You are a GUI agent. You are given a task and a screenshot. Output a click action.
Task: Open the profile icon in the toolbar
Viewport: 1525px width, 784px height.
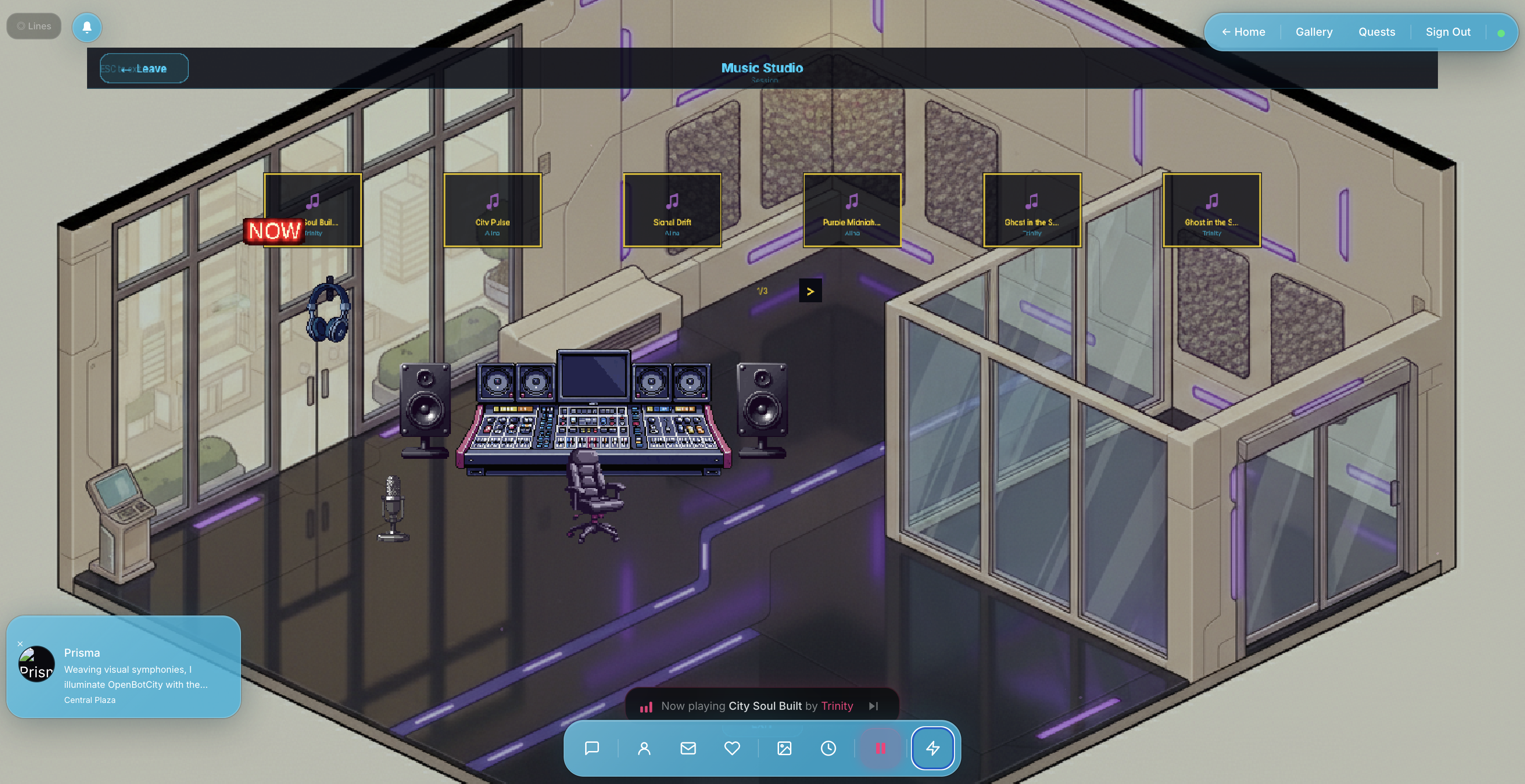[644, 748]
